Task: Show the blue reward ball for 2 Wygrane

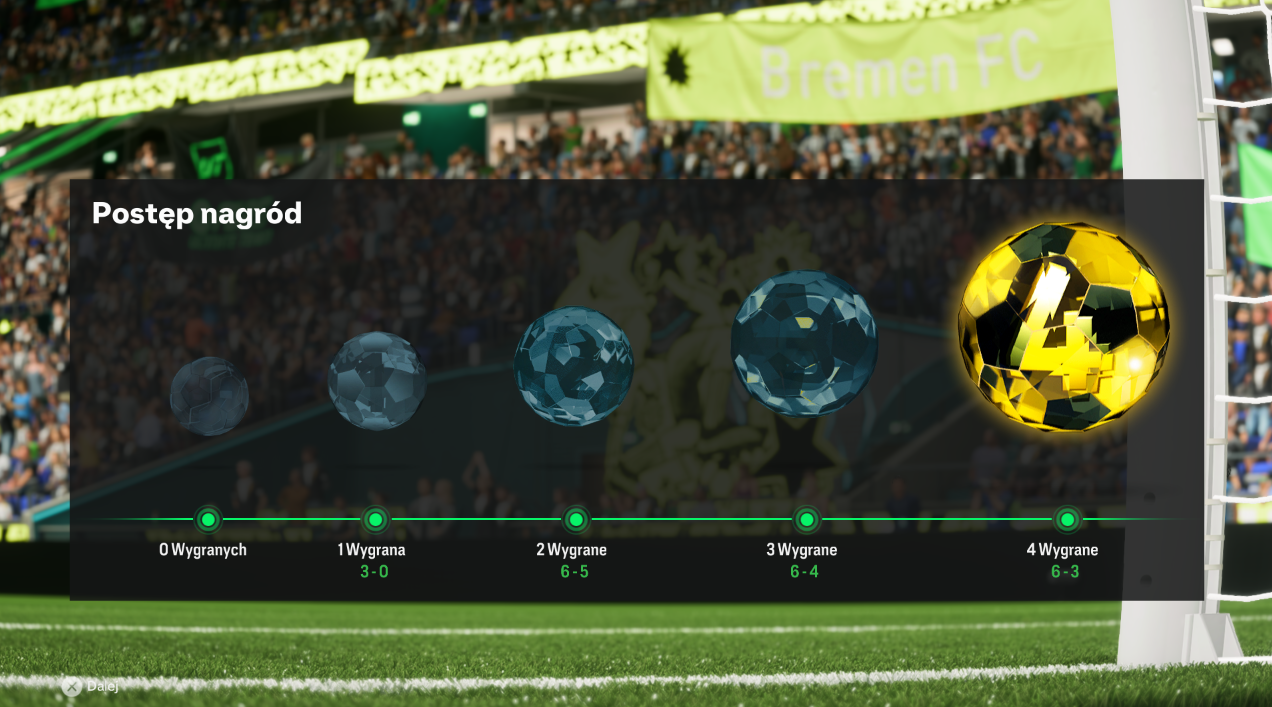Action: click(x=574, y=366)
